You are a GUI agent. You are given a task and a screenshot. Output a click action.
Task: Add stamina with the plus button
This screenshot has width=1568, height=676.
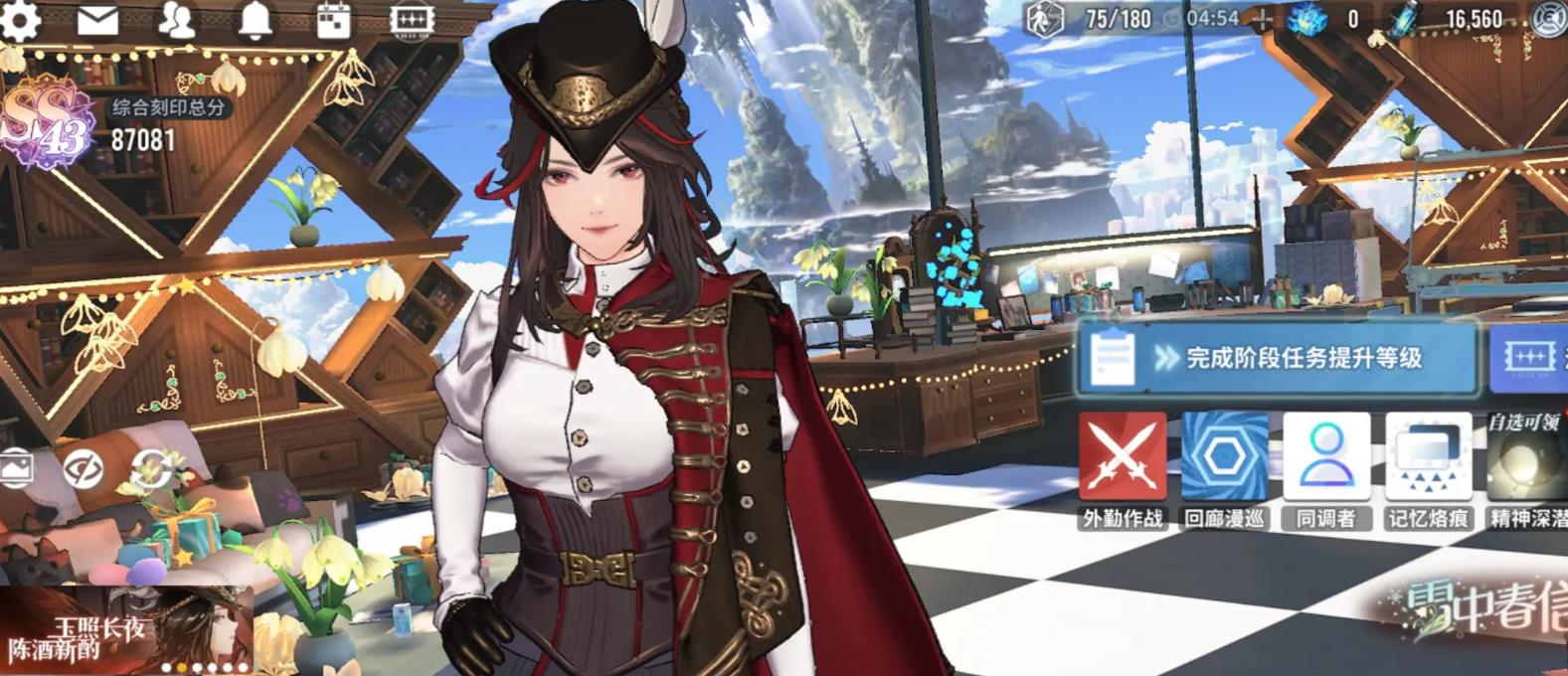click(1262, 19)
